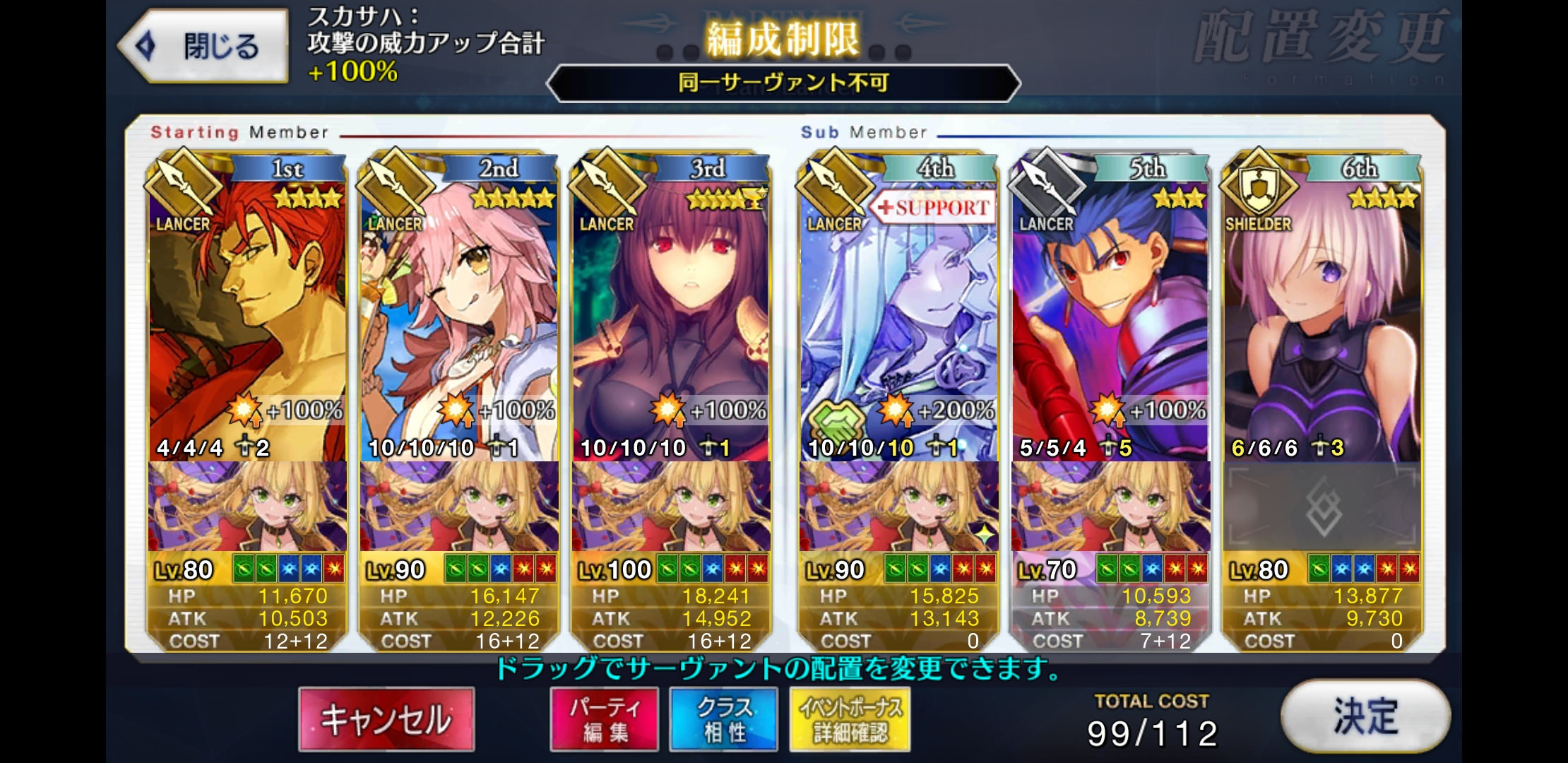The width and height of the screenshot is (1568, 763).
Task: Cancel the formation change (キャンセル)
Action: (x=386, y=718)
